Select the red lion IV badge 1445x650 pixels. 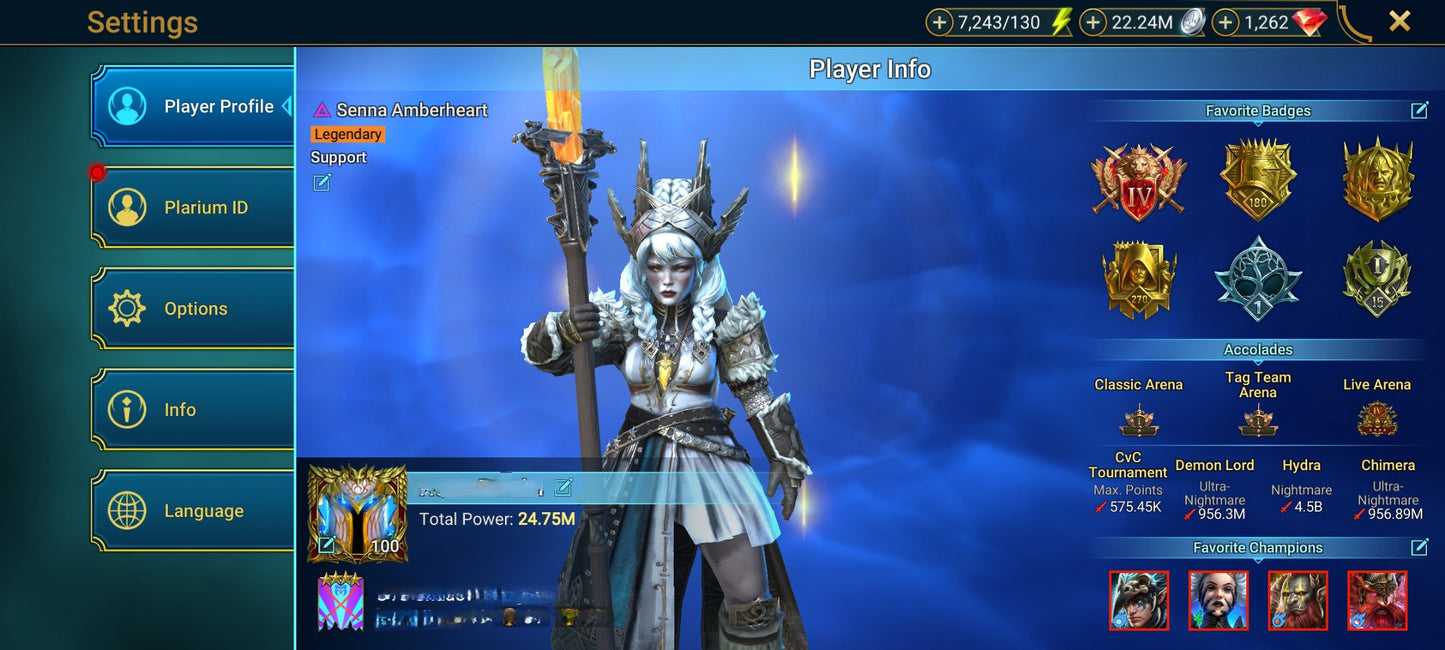tap(1138, 181)
